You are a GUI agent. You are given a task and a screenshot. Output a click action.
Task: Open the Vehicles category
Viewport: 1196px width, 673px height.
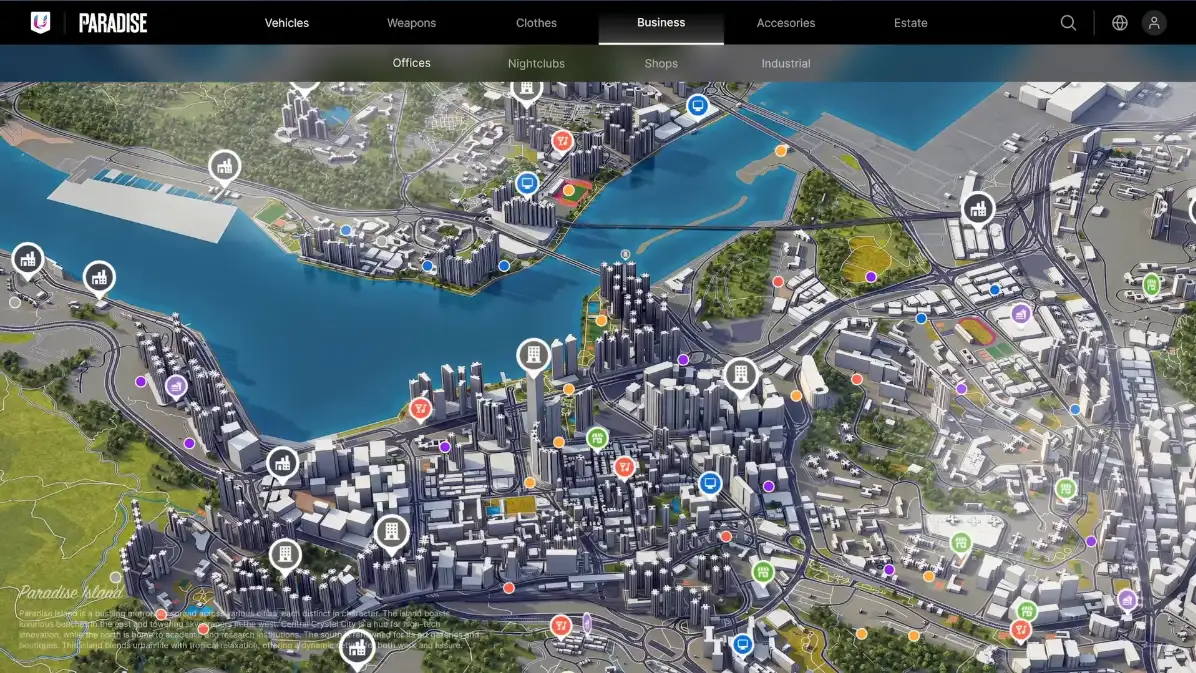(287, 23)
